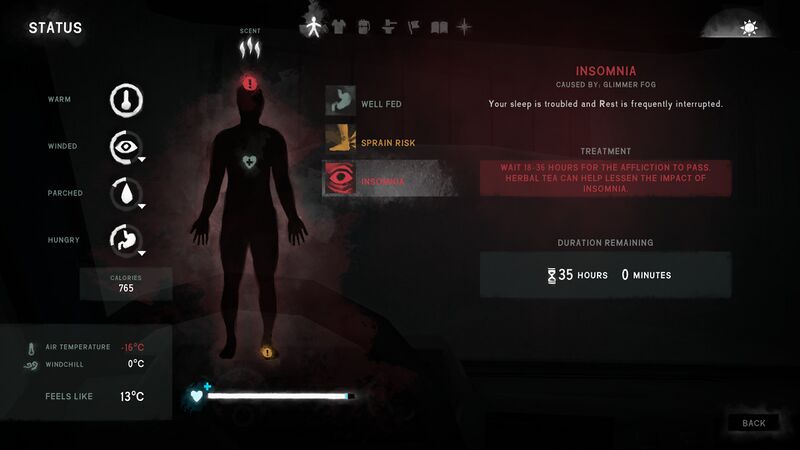The image size is (800, 450).
Task: Select the Winded fatigue eye icon
Action: [126, 146]
